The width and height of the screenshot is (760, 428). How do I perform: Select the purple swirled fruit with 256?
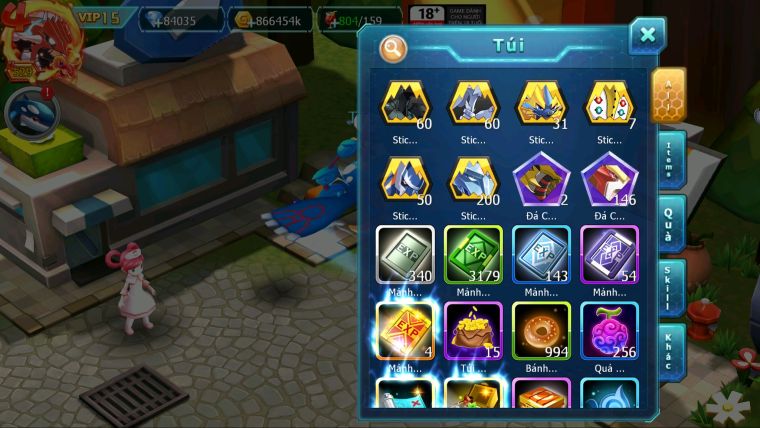(609, 331)
